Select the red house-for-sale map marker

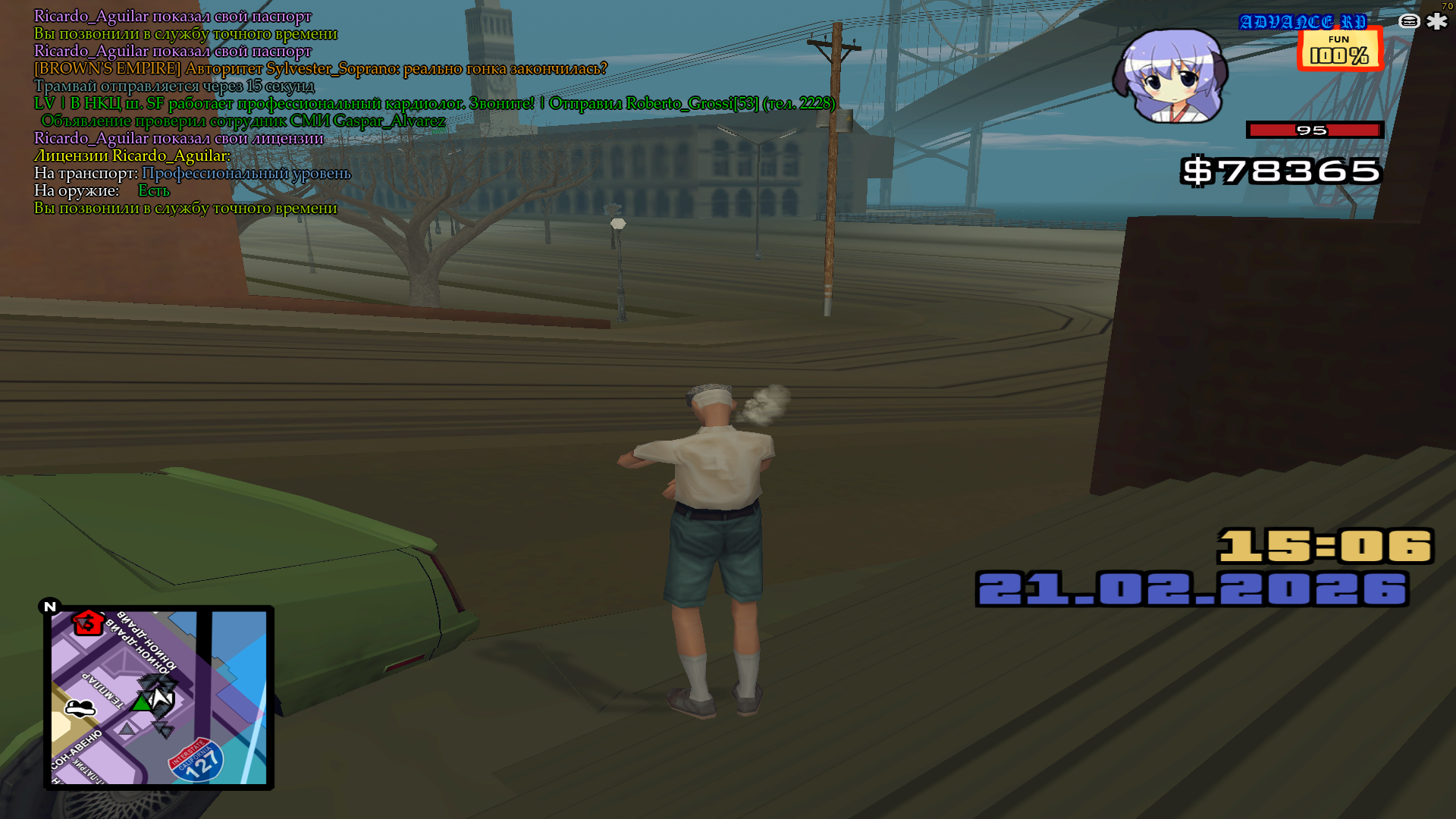[x=87, y=623]
